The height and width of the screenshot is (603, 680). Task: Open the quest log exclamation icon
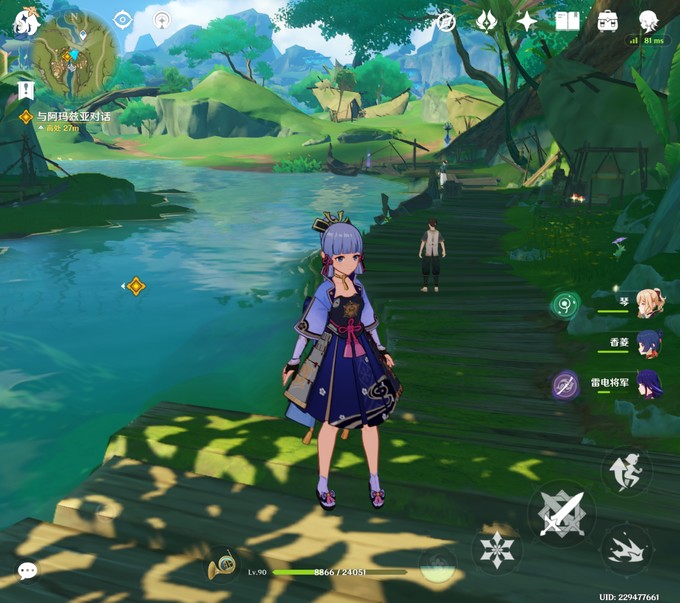[25, 91]
